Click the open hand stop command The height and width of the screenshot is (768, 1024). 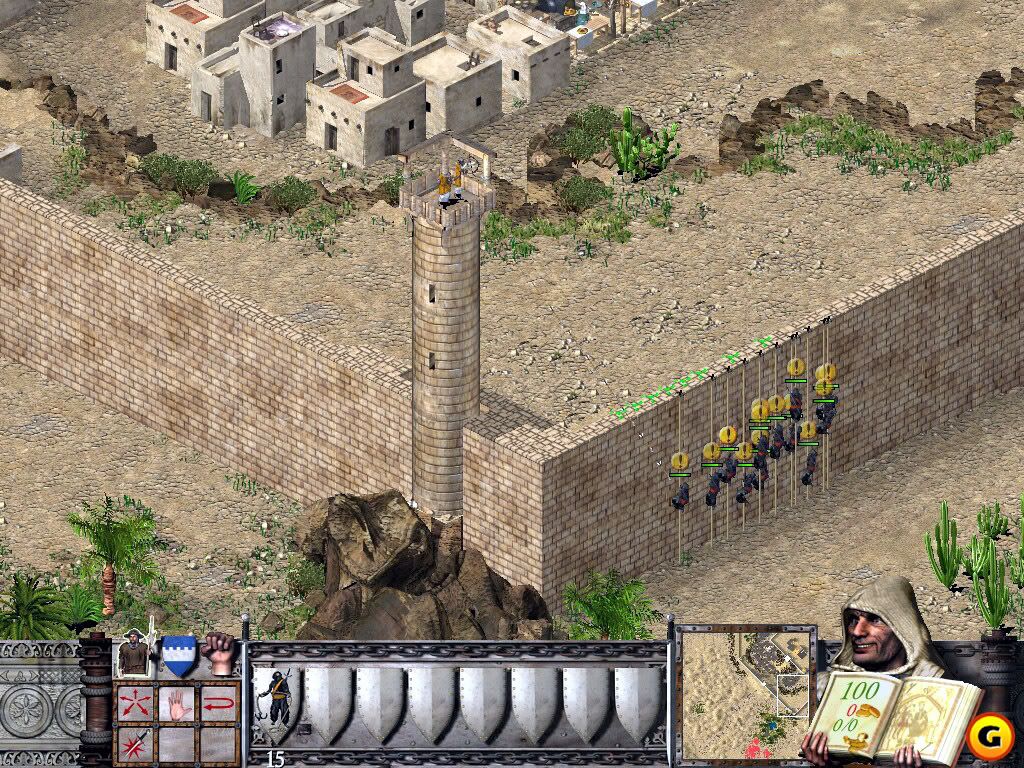click(177, 702)
